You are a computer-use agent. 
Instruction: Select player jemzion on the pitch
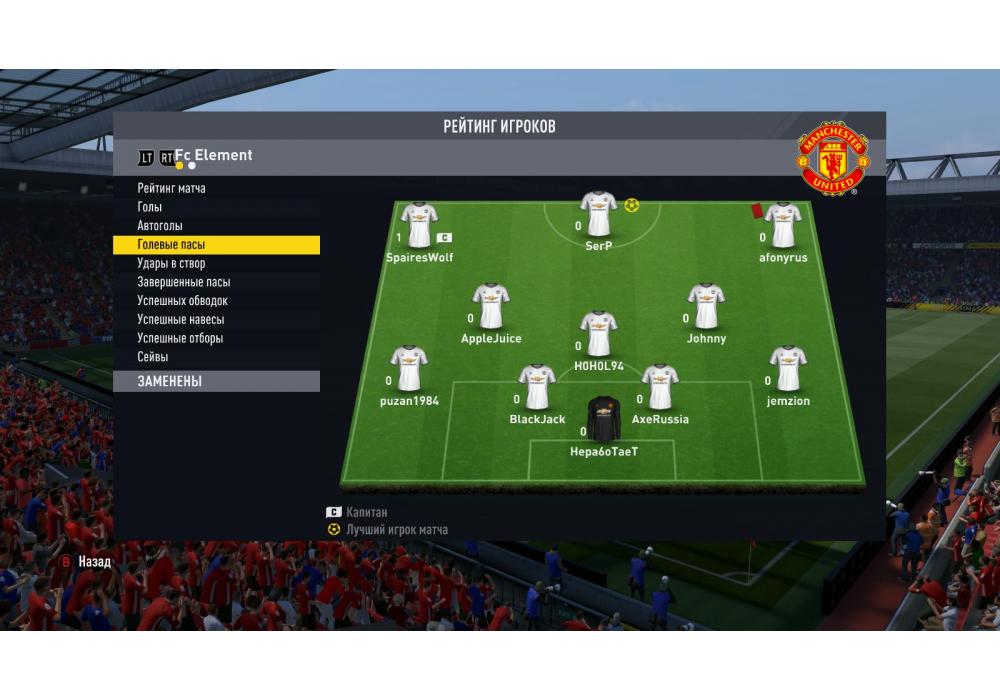tap(788, 369)
